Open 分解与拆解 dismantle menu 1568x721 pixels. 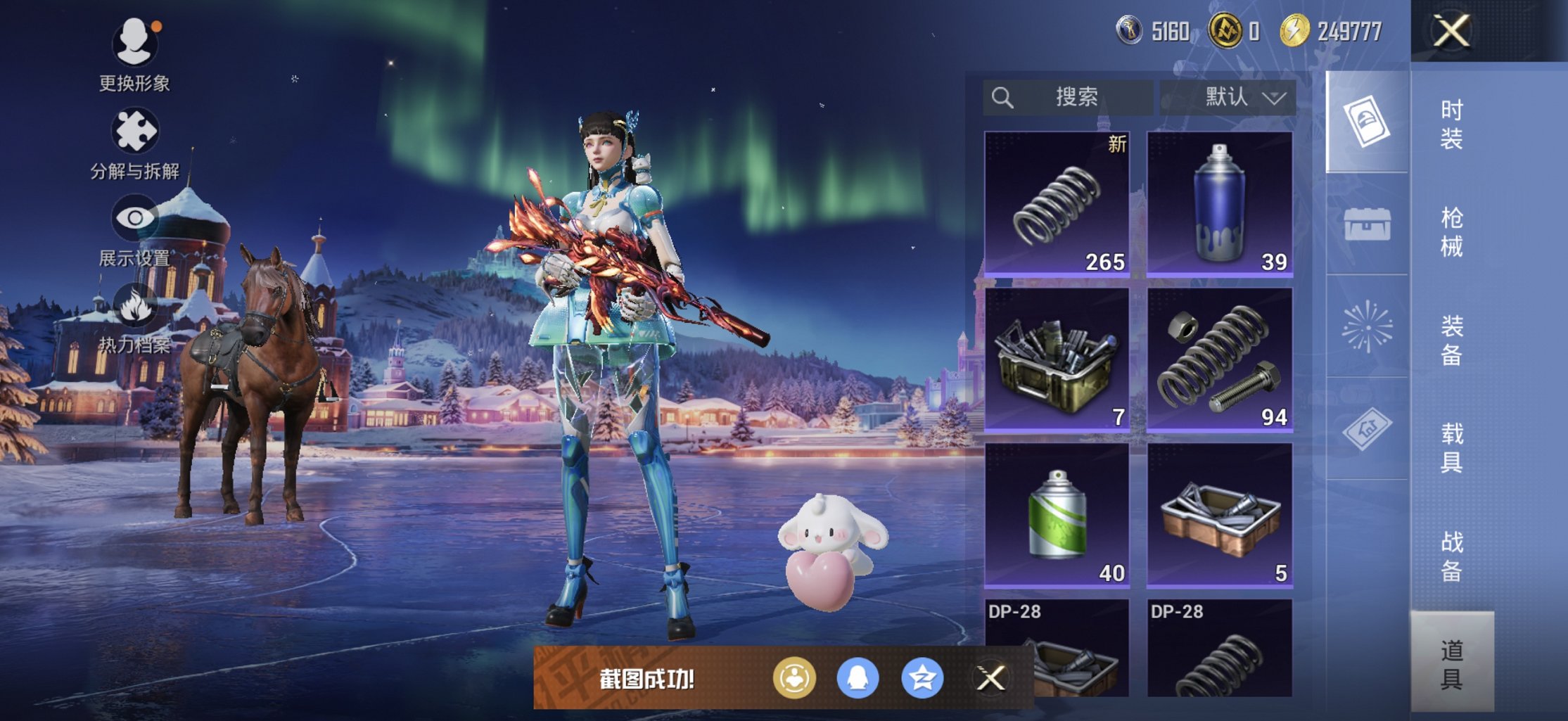pos(134,143)
